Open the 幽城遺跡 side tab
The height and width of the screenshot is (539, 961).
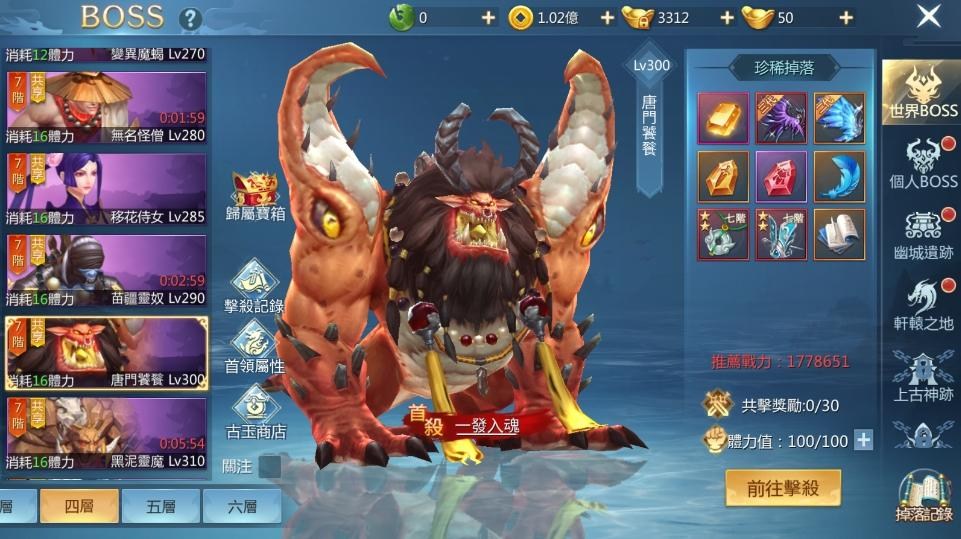[x=923, y=235]
